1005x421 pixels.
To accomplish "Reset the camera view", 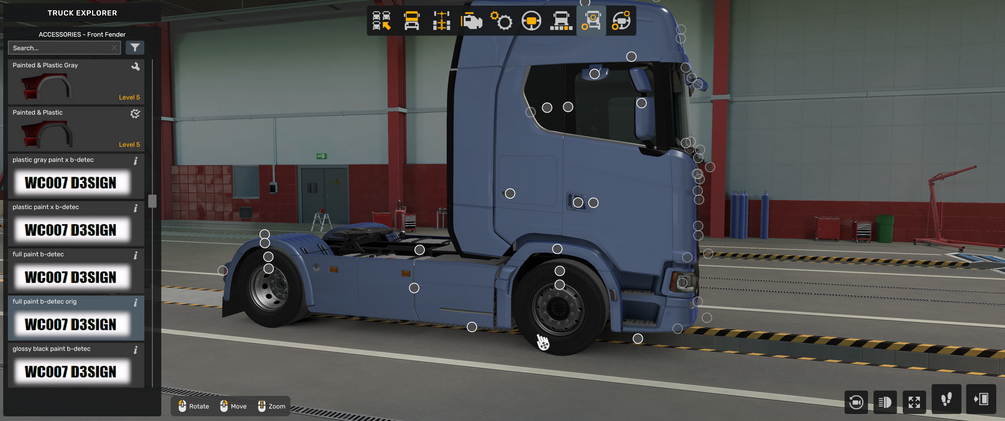I will [855, 401].
